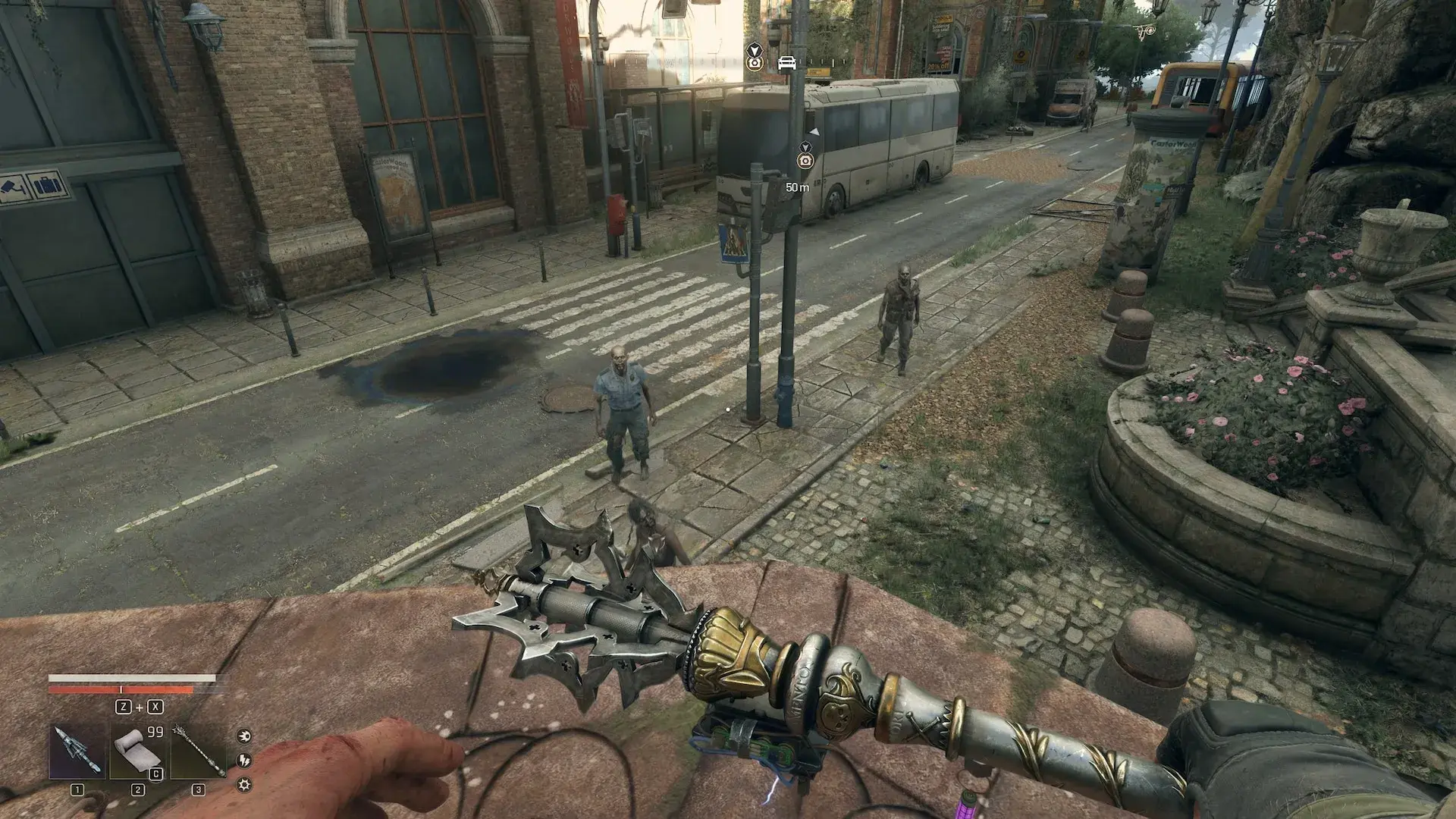Use the bandage in hotbar slot 2
The image size is (1456, 819).
(137, 750)
